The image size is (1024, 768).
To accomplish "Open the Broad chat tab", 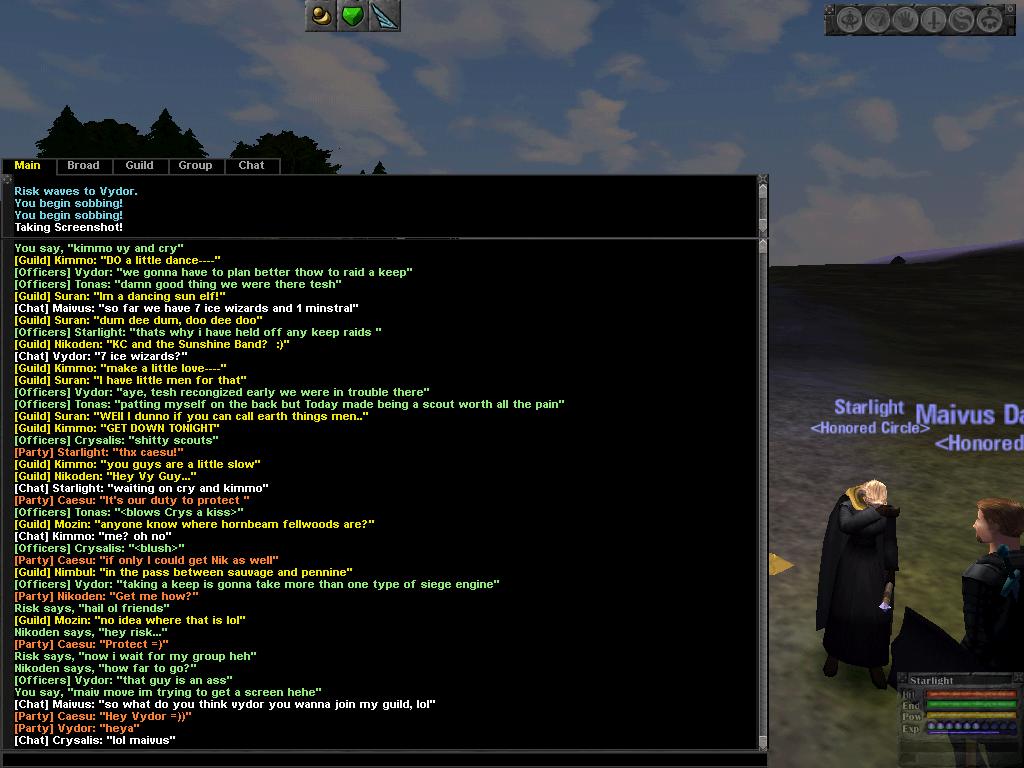I will pyautogui.click(x=83, y=166).
